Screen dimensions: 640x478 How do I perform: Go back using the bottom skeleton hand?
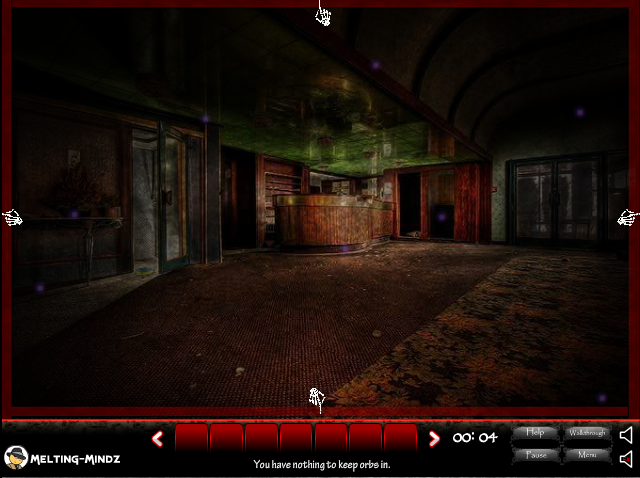click(317, 400)
